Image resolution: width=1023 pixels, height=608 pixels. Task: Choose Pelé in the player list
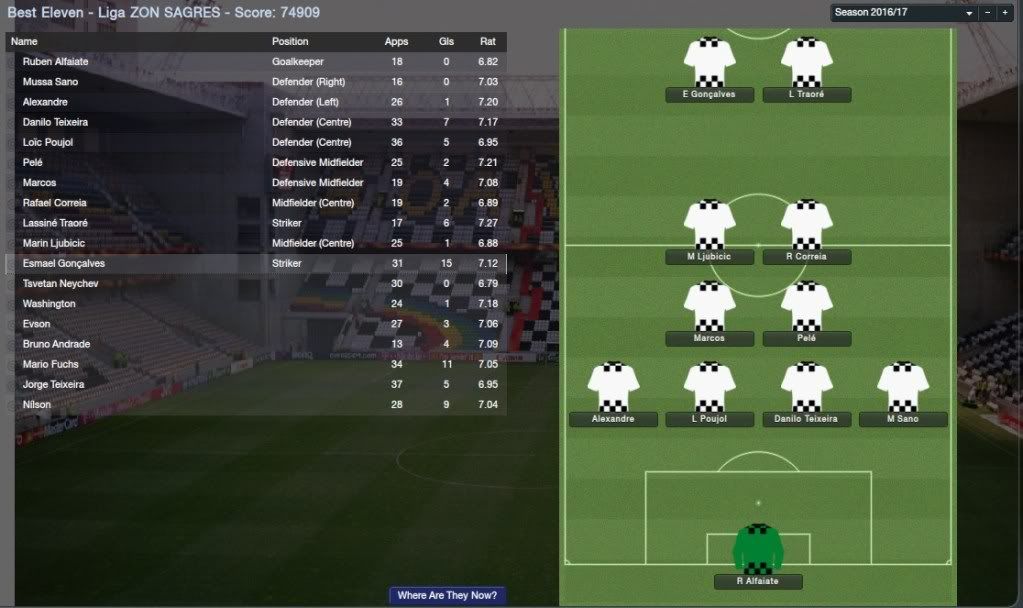(35, 163)
